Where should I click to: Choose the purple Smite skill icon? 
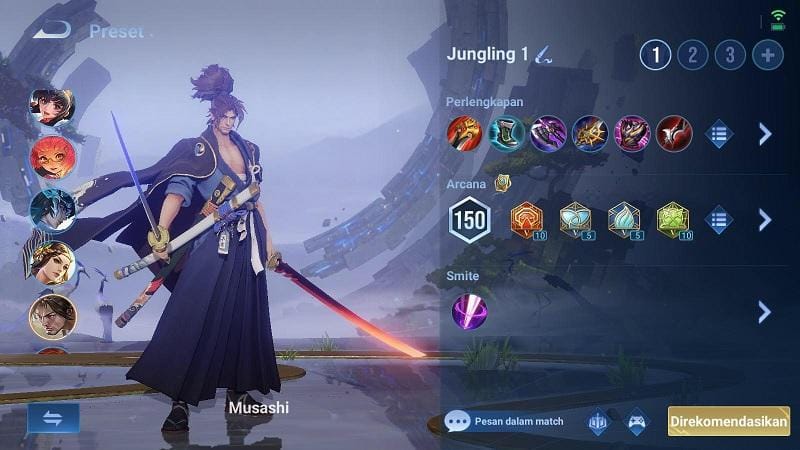[469, 311]
